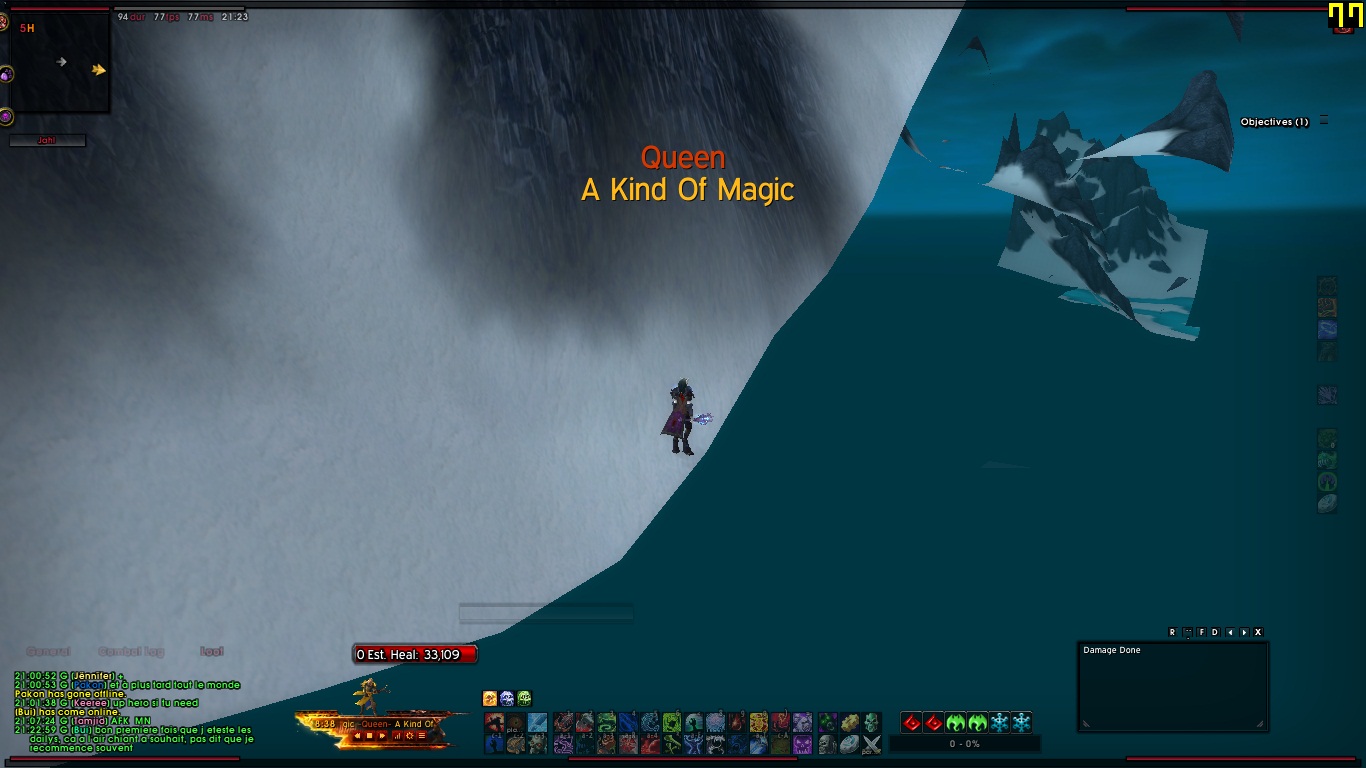
Task: Click the minimap in the corner
Action: [x=60, y=63]
